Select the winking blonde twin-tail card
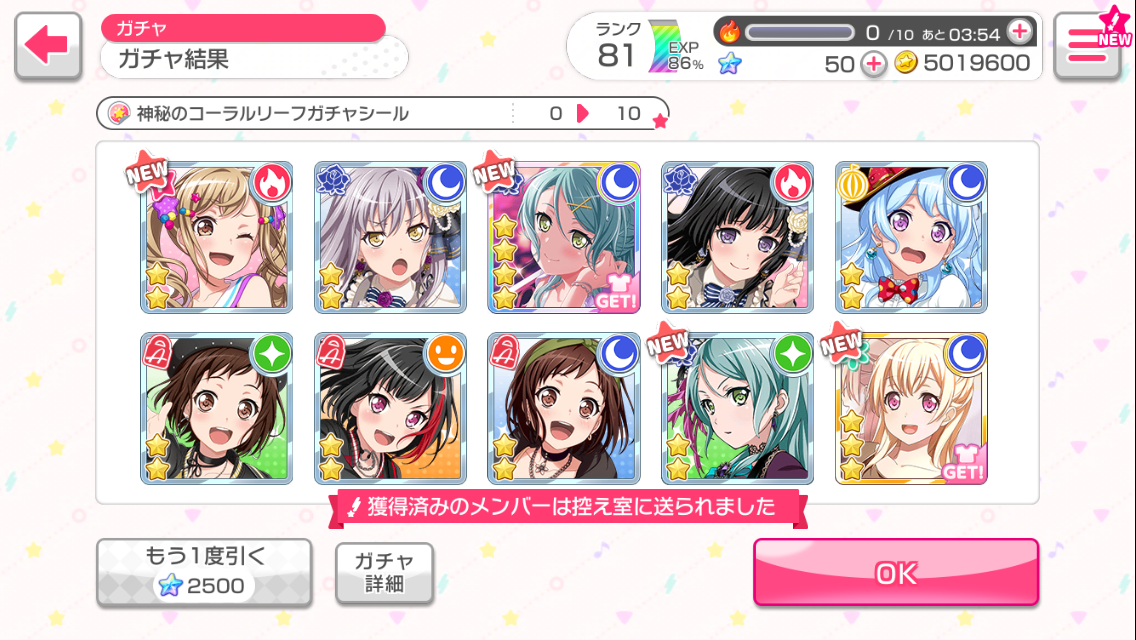Viewport: 1136px width, 640px height. click(217, 237)
